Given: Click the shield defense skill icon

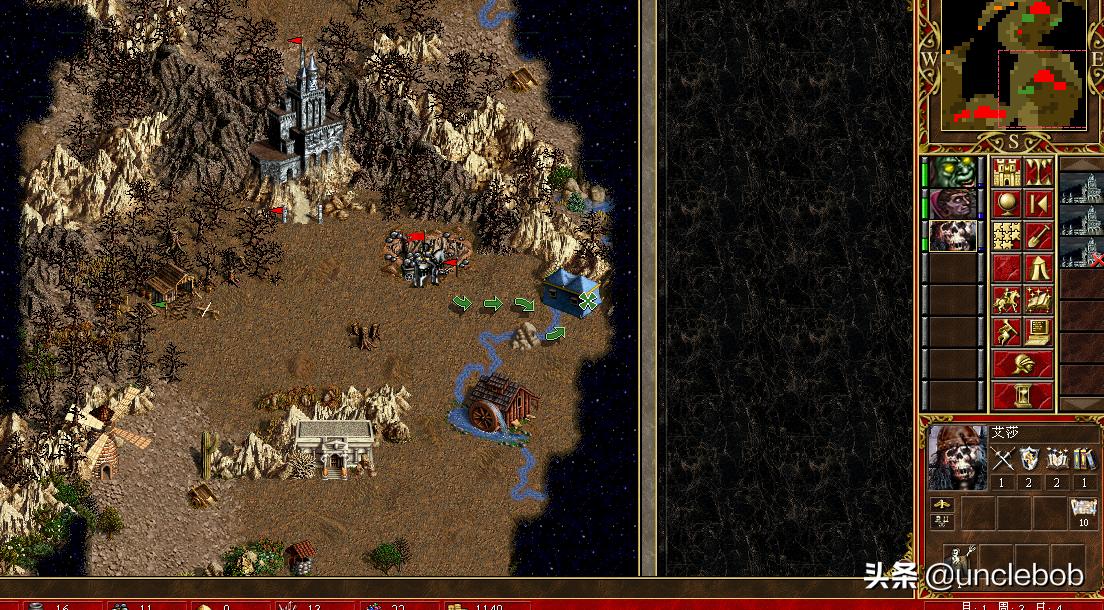Looking at the screenshot, I should (x=1029, y=459).
